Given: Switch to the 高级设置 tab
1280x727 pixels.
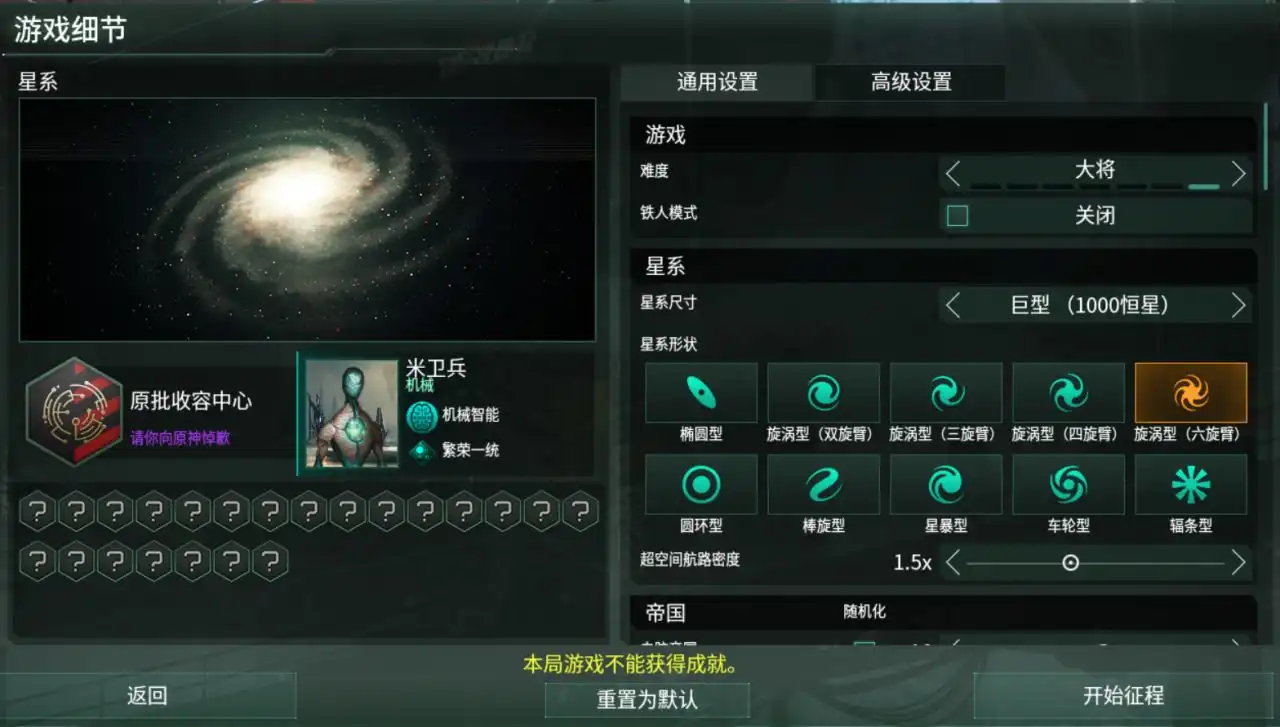Looking at the screenshot, I should point(910,83).
